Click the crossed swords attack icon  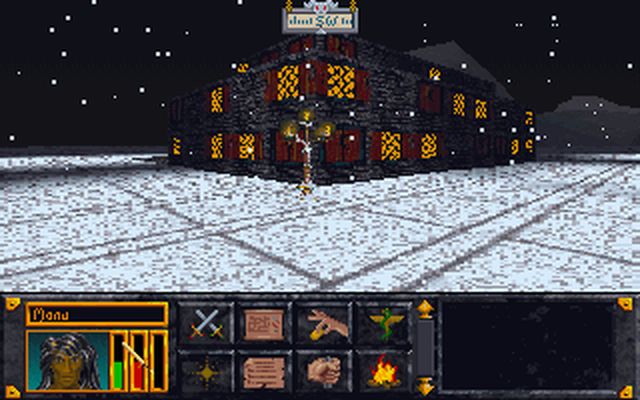click(x=205, y=324)
